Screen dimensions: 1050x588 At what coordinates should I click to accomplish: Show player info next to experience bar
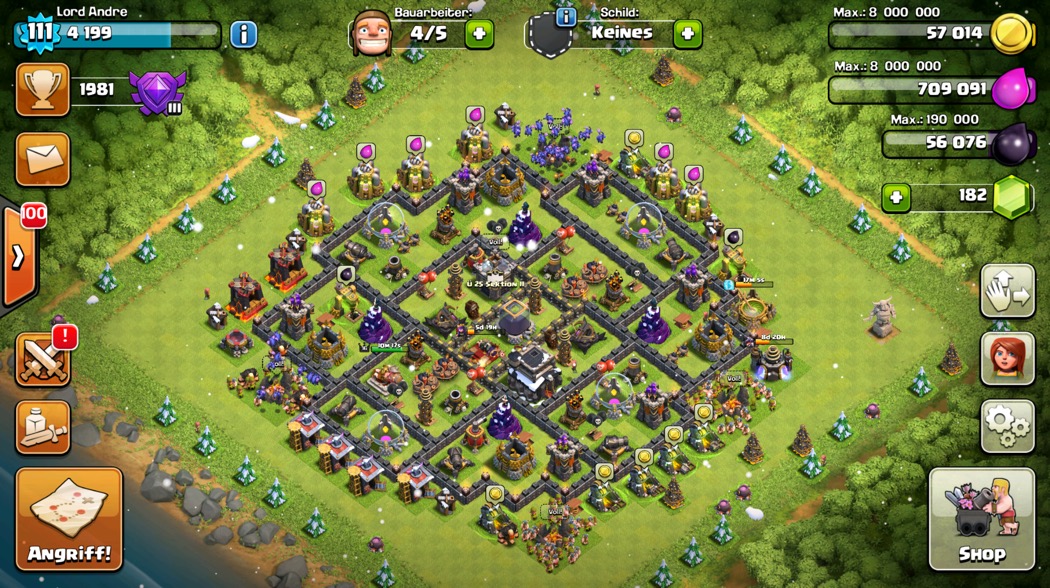(243, 34)
